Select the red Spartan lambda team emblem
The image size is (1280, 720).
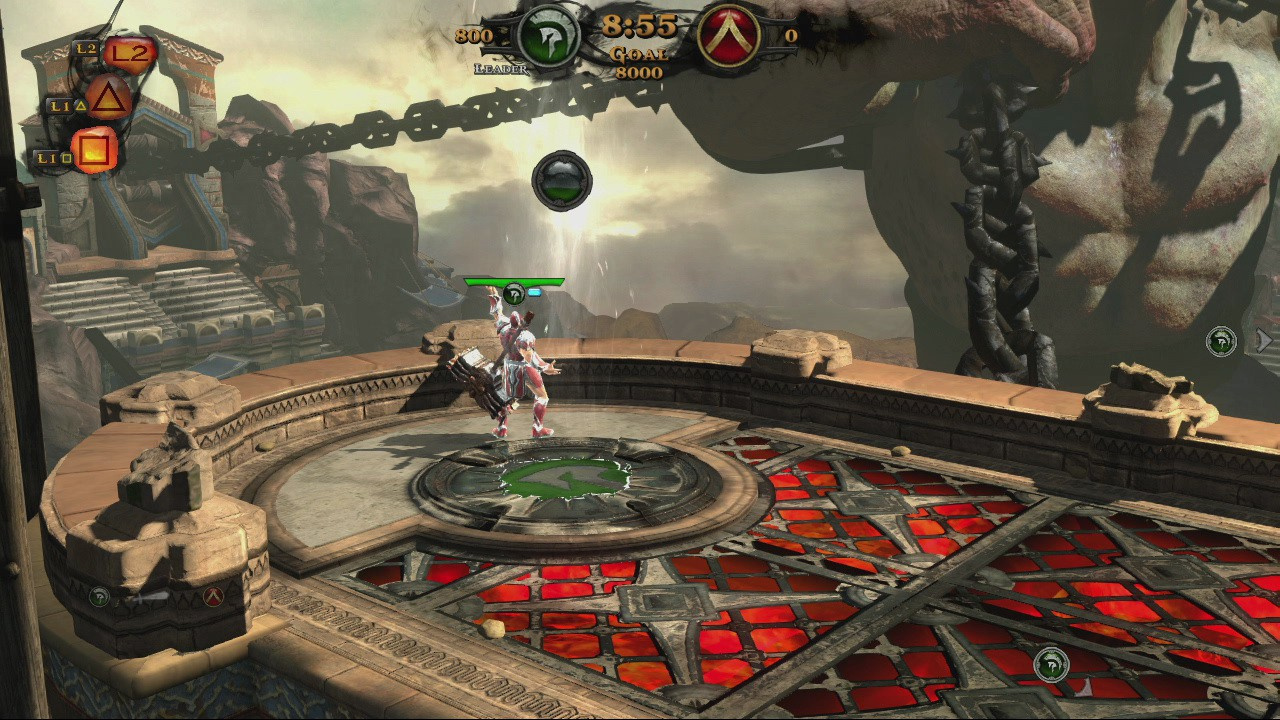tap(730, 37)
